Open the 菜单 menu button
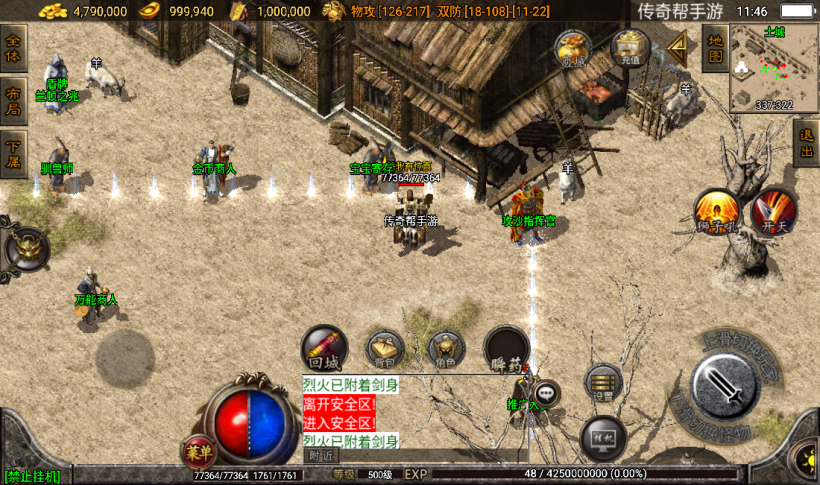 point(198,451)
